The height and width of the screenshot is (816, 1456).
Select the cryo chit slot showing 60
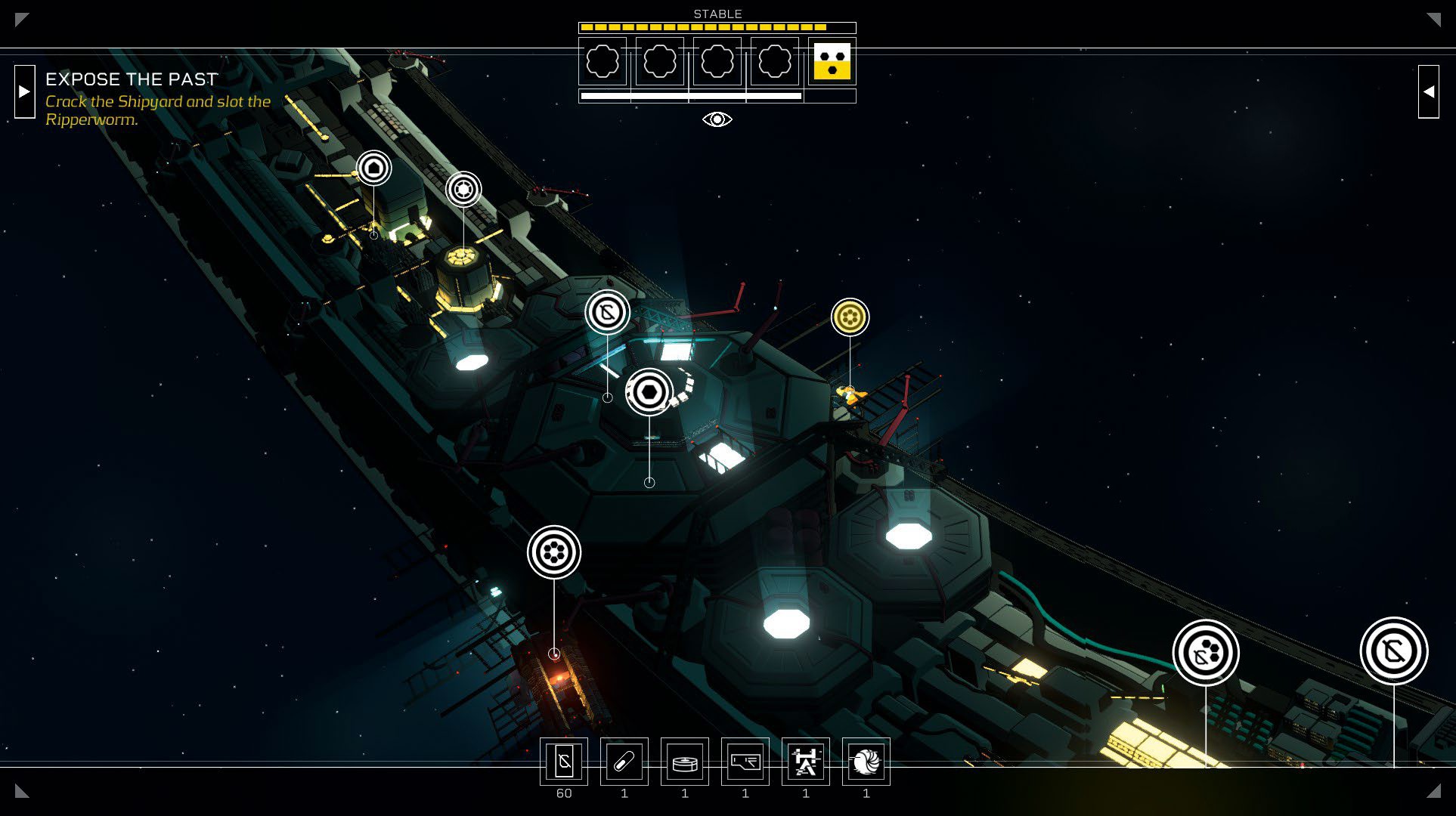[564, 762]
